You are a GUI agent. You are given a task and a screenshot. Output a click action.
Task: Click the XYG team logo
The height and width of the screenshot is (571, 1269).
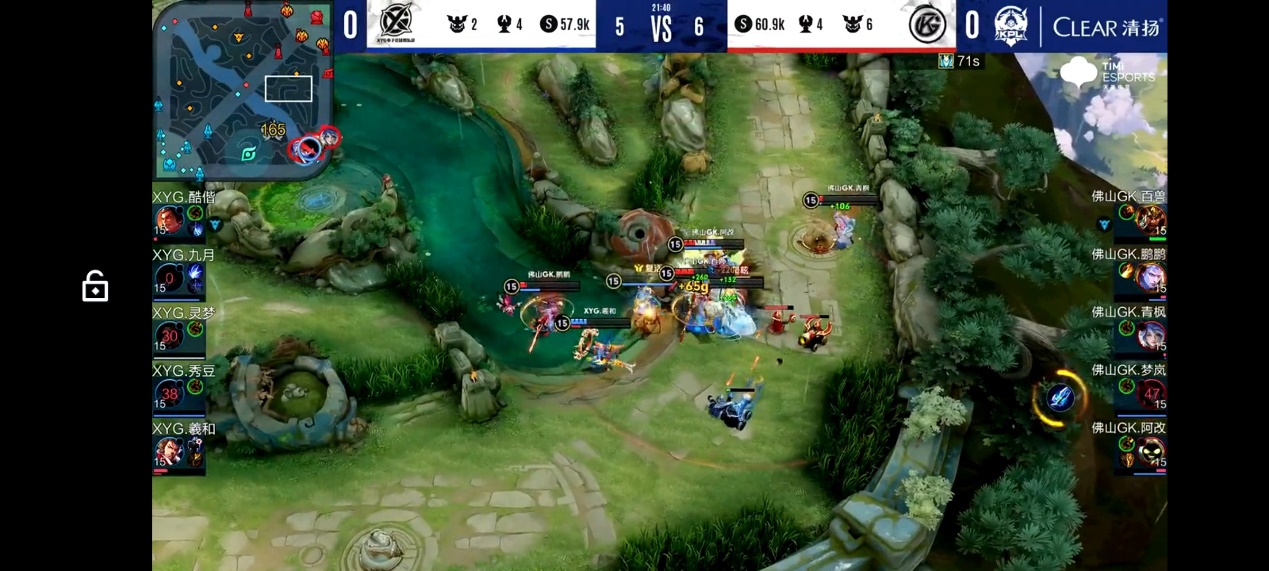[x=397, y=24]
